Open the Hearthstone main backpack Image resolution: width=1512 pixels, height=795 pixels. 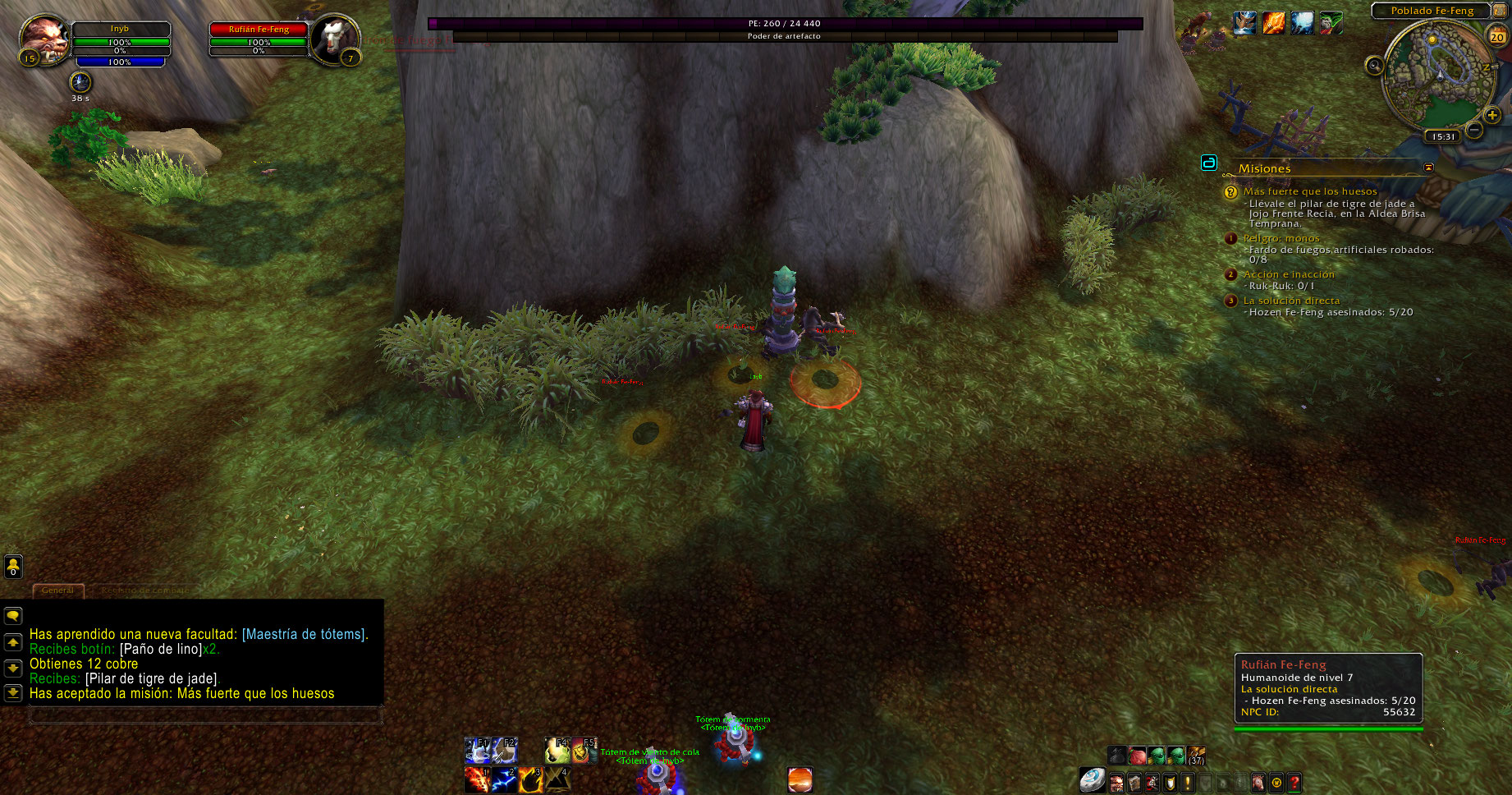(1092, 780)
